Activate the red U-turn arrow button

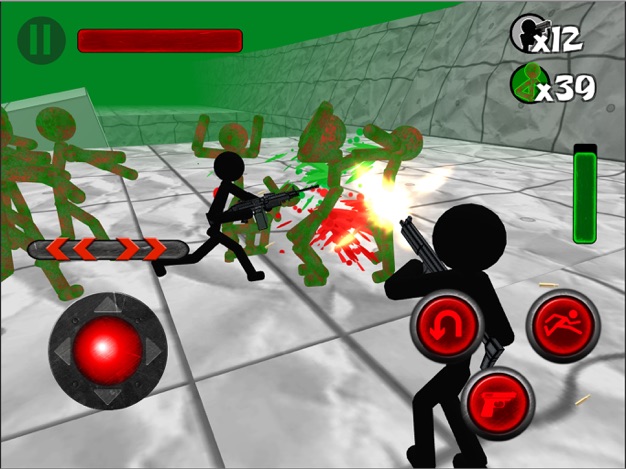(x=446, y=328)
